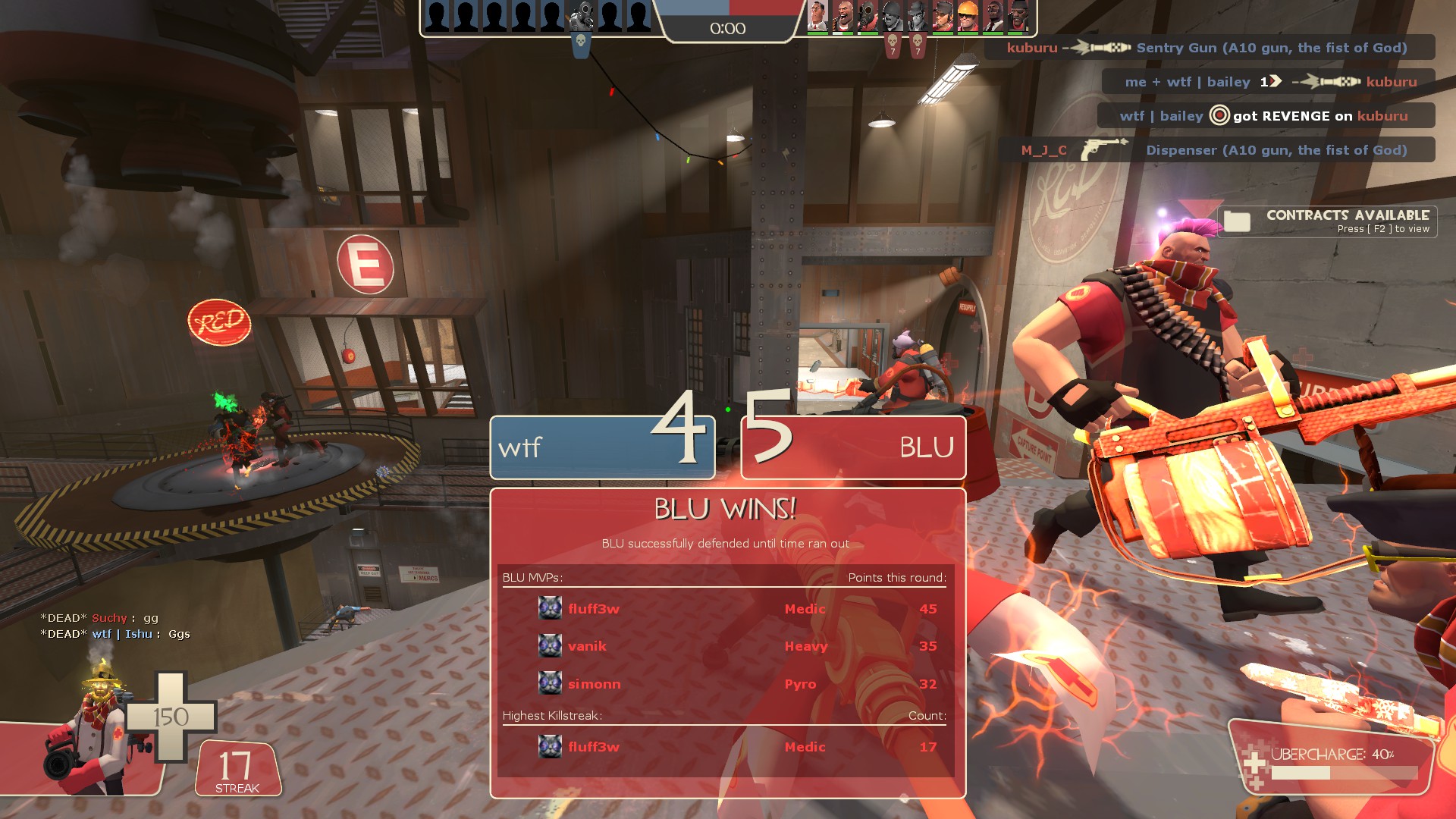Click the Spy portrait in the top bar
This screenshot has width=1456, height=819.
pos(993,17)
